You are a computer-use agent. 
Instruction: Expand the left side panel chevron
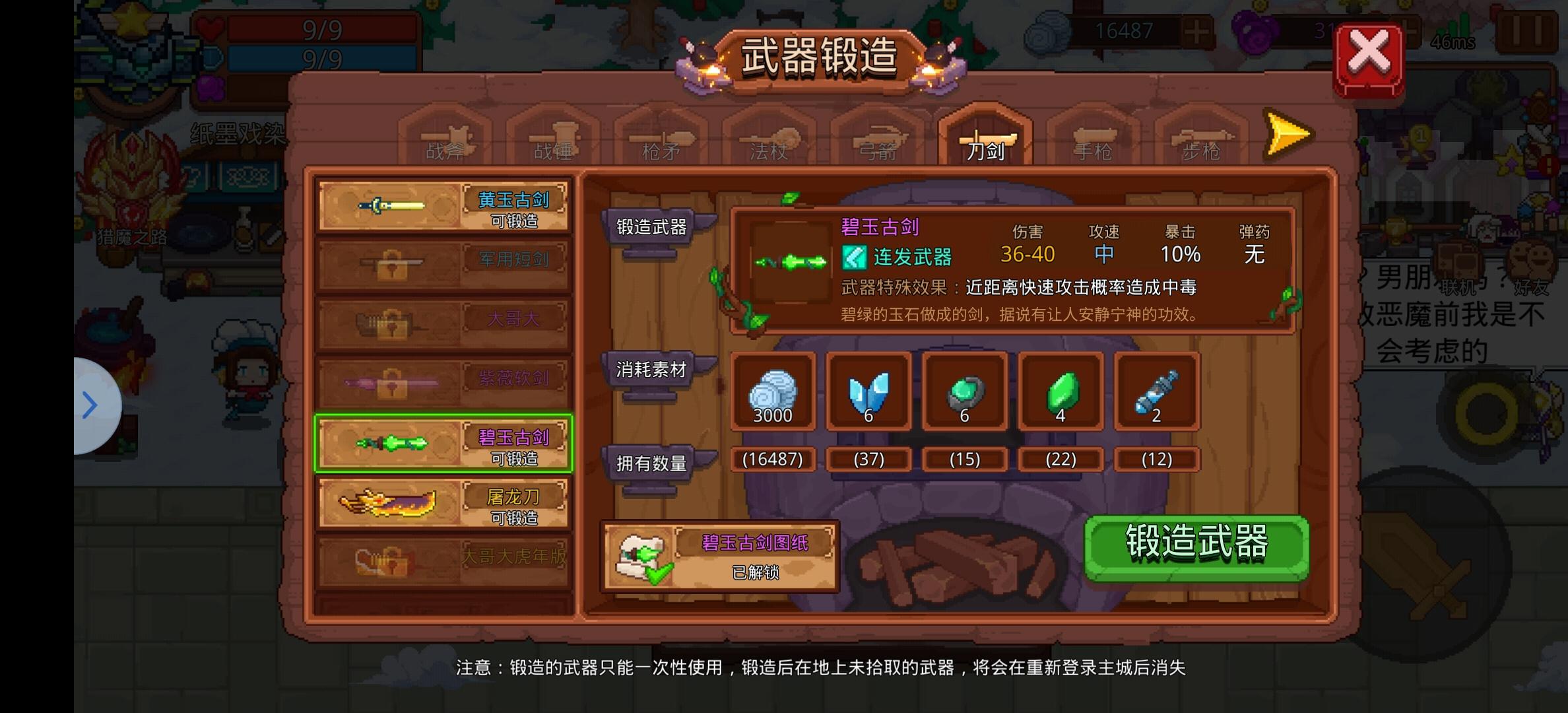pos(90,404)
